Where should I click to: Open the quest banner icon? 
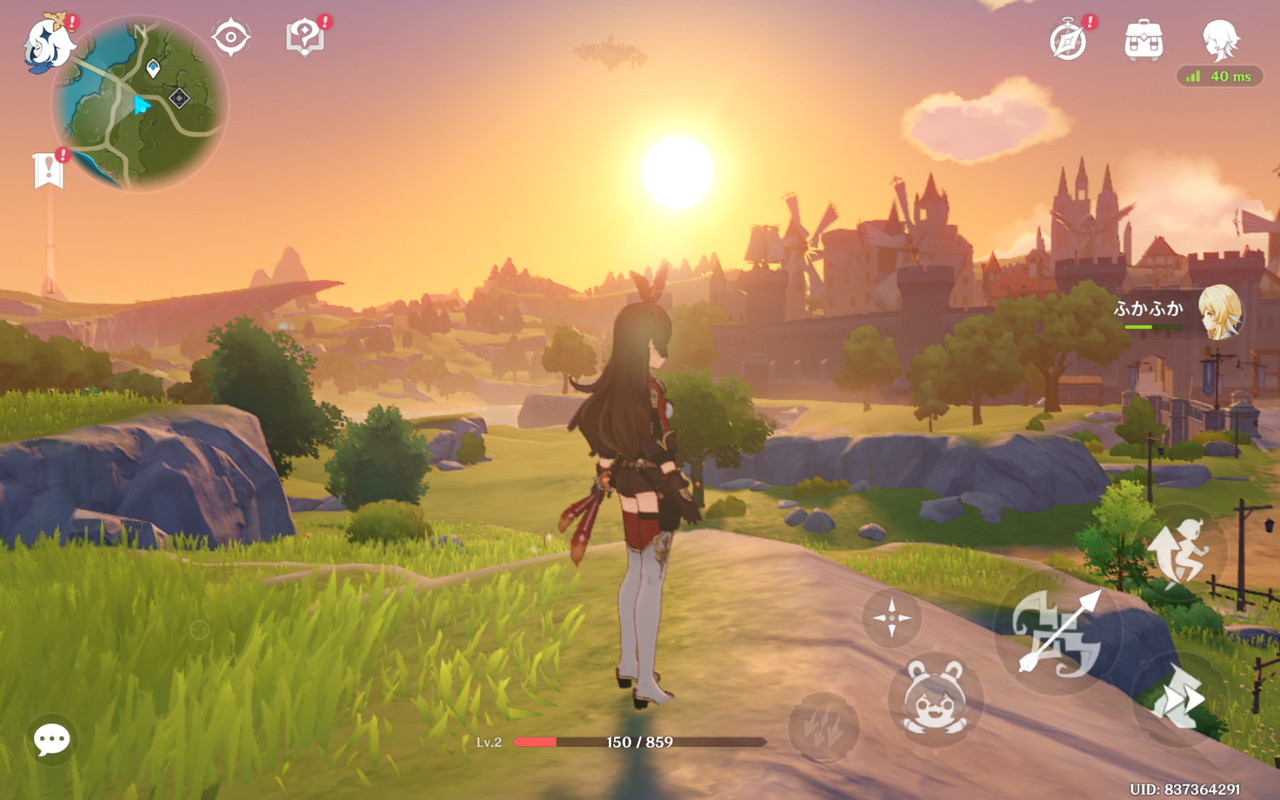point(48,171)
